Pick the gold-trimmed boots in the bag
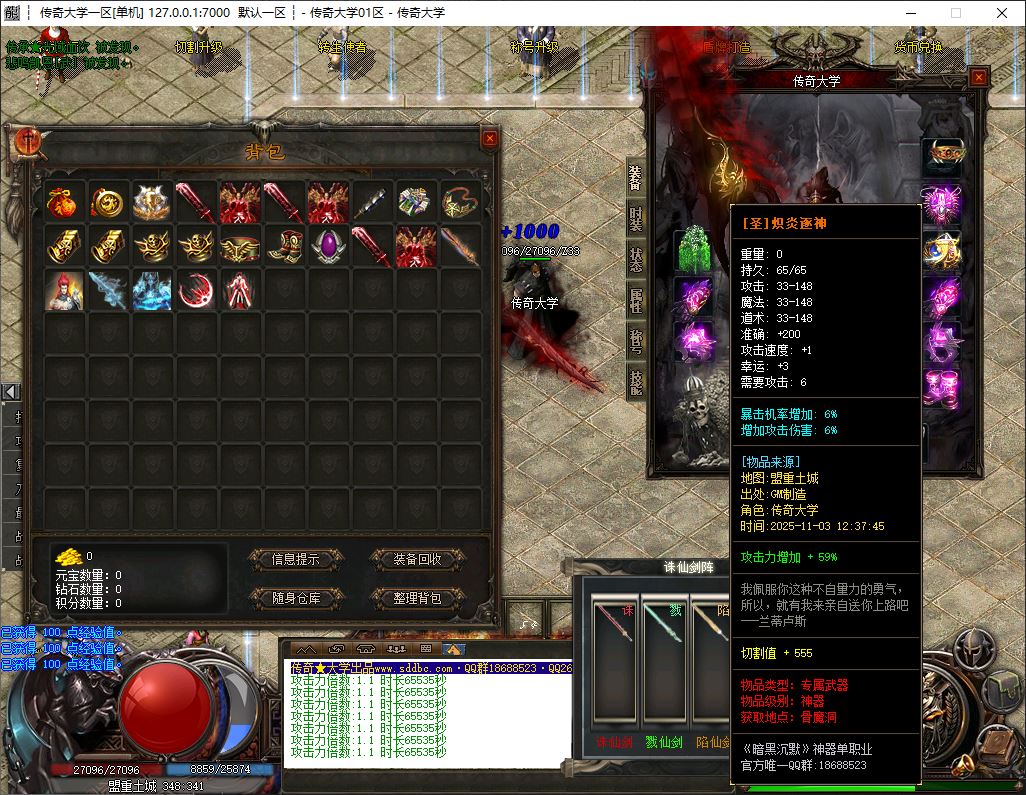Viewport: 1026px width, 795px height. [x=284, y=245]
